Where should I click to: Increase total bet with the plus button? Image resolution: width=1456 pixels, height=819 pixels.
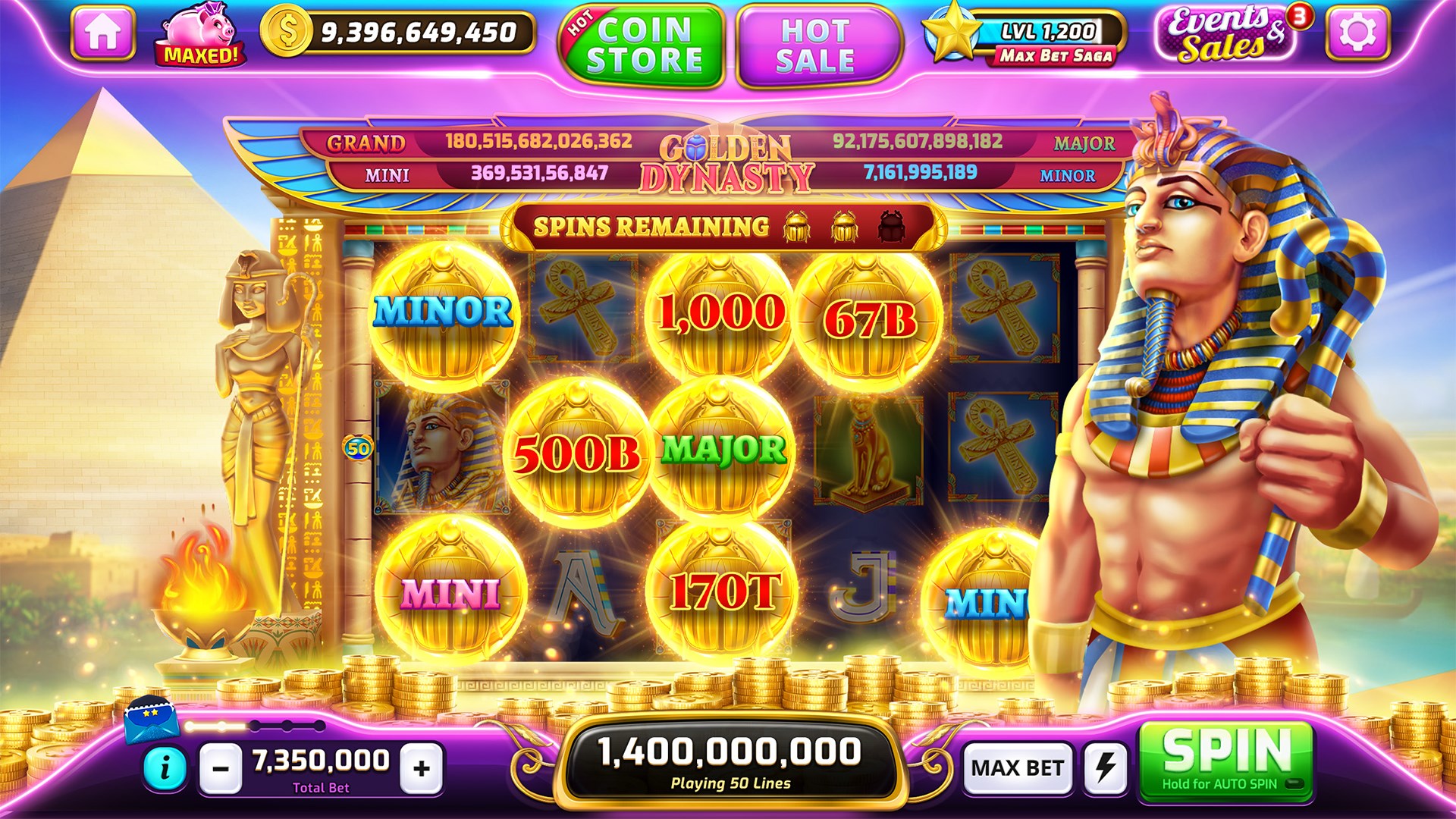point(419,766)
